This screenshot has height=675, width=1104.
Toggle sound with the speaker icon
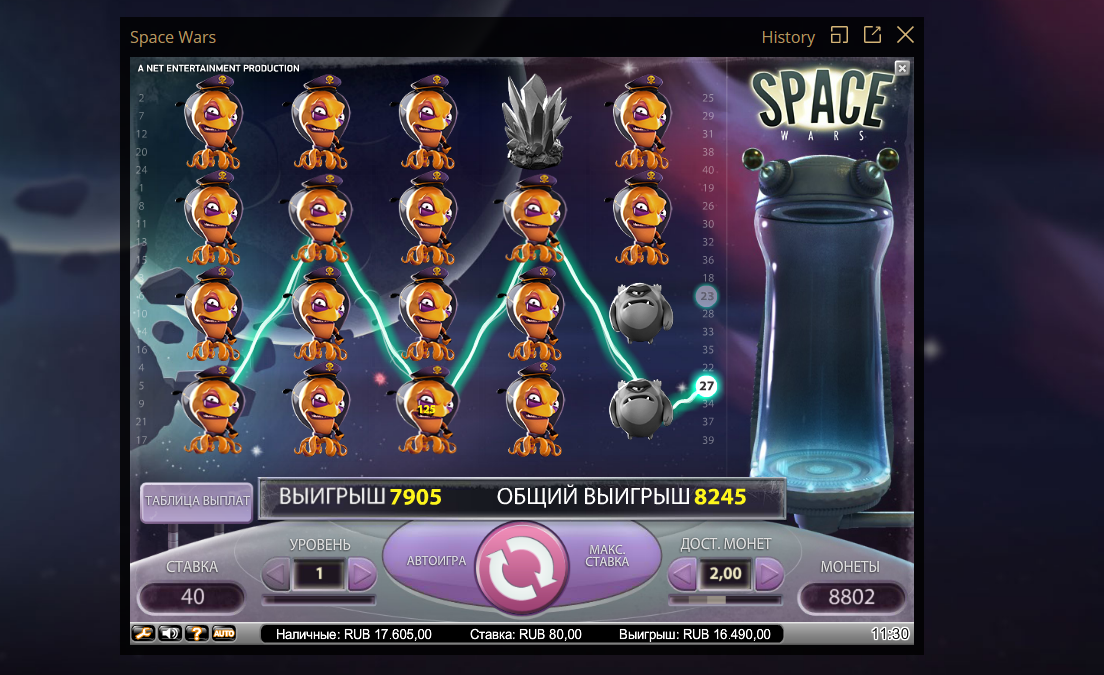coord(170,633)
